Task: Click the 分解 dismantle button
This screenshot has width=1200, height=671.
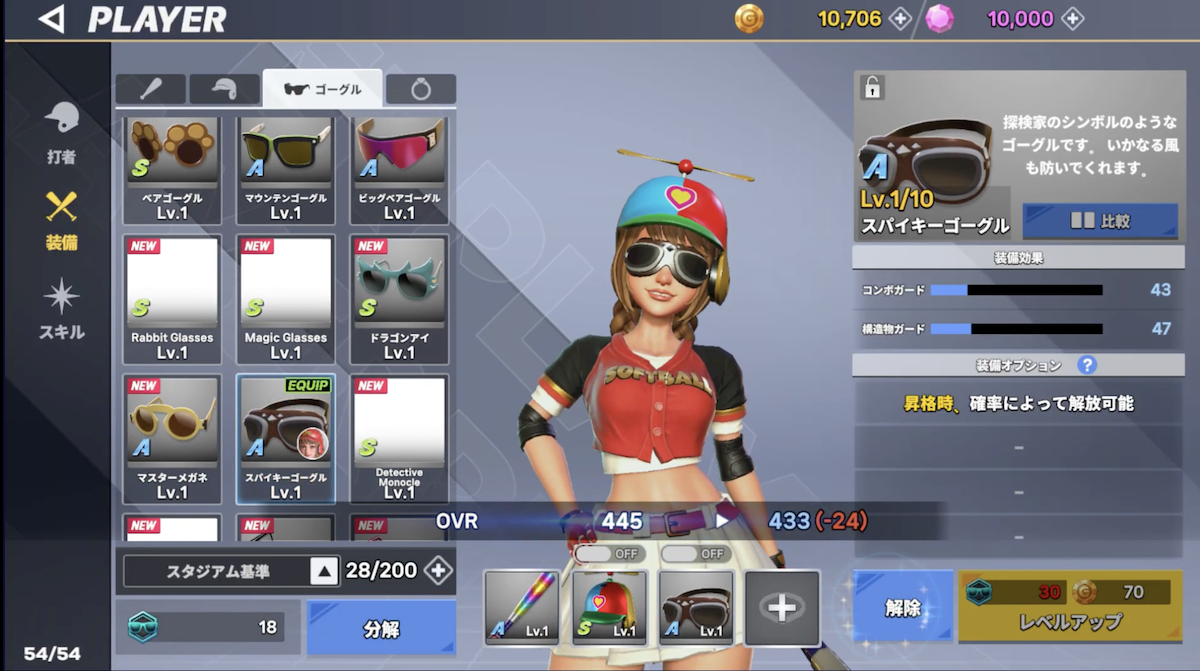Action: (381, 629)
